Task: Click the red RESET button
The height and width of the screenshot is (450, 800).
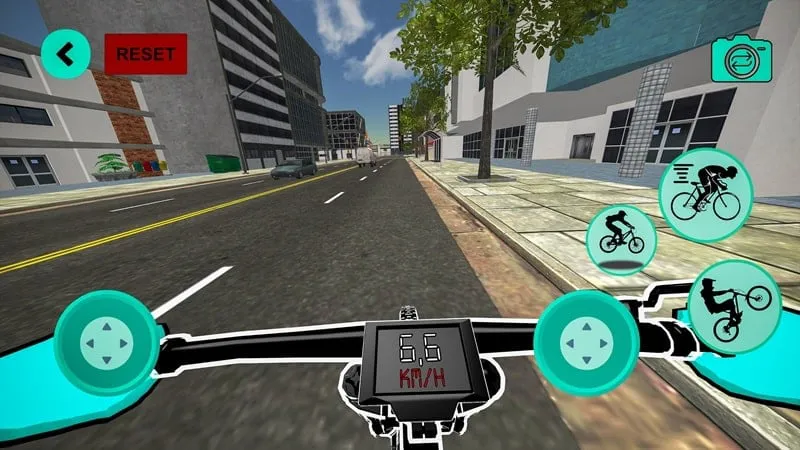Action: tap(145, 54)
